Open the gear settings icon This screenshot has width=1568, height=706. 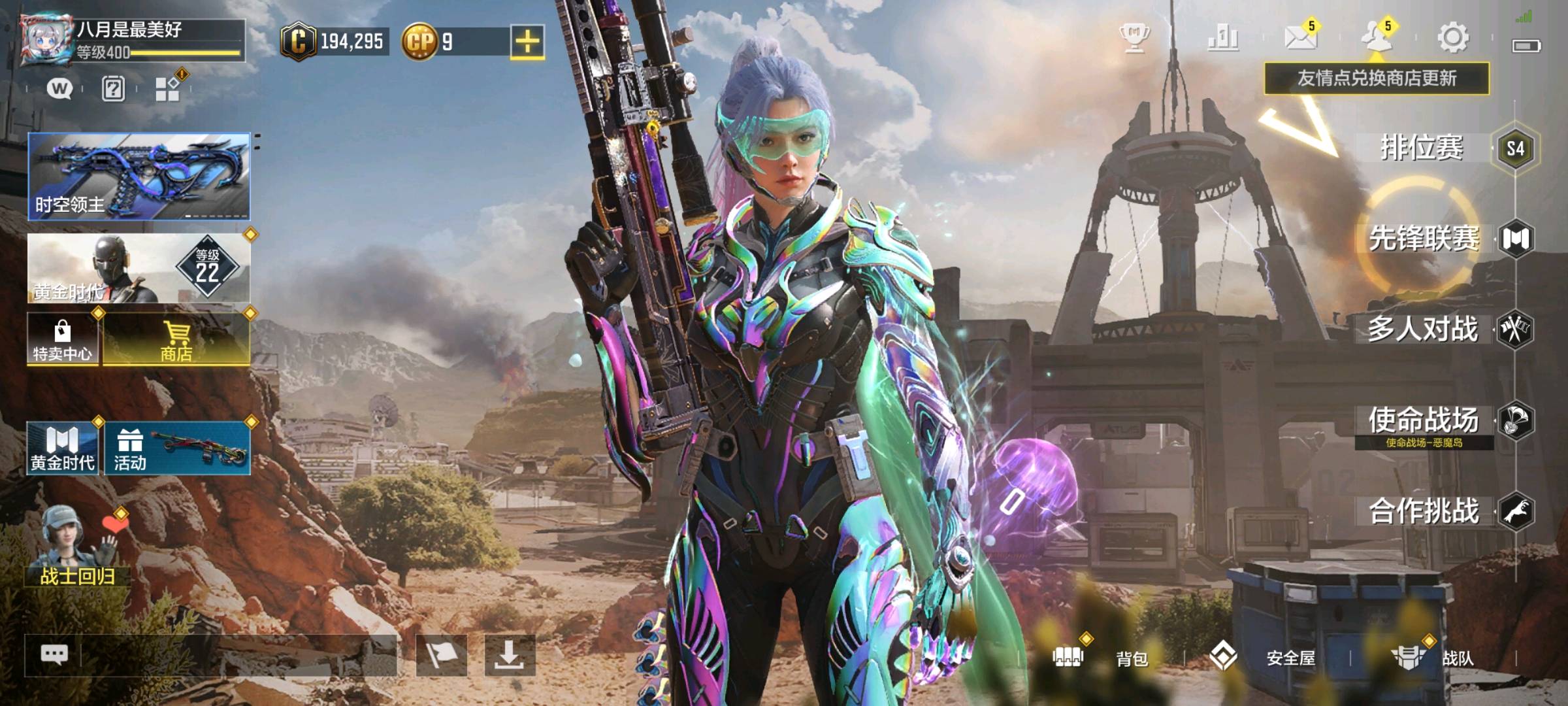[x=1452, y=38]
